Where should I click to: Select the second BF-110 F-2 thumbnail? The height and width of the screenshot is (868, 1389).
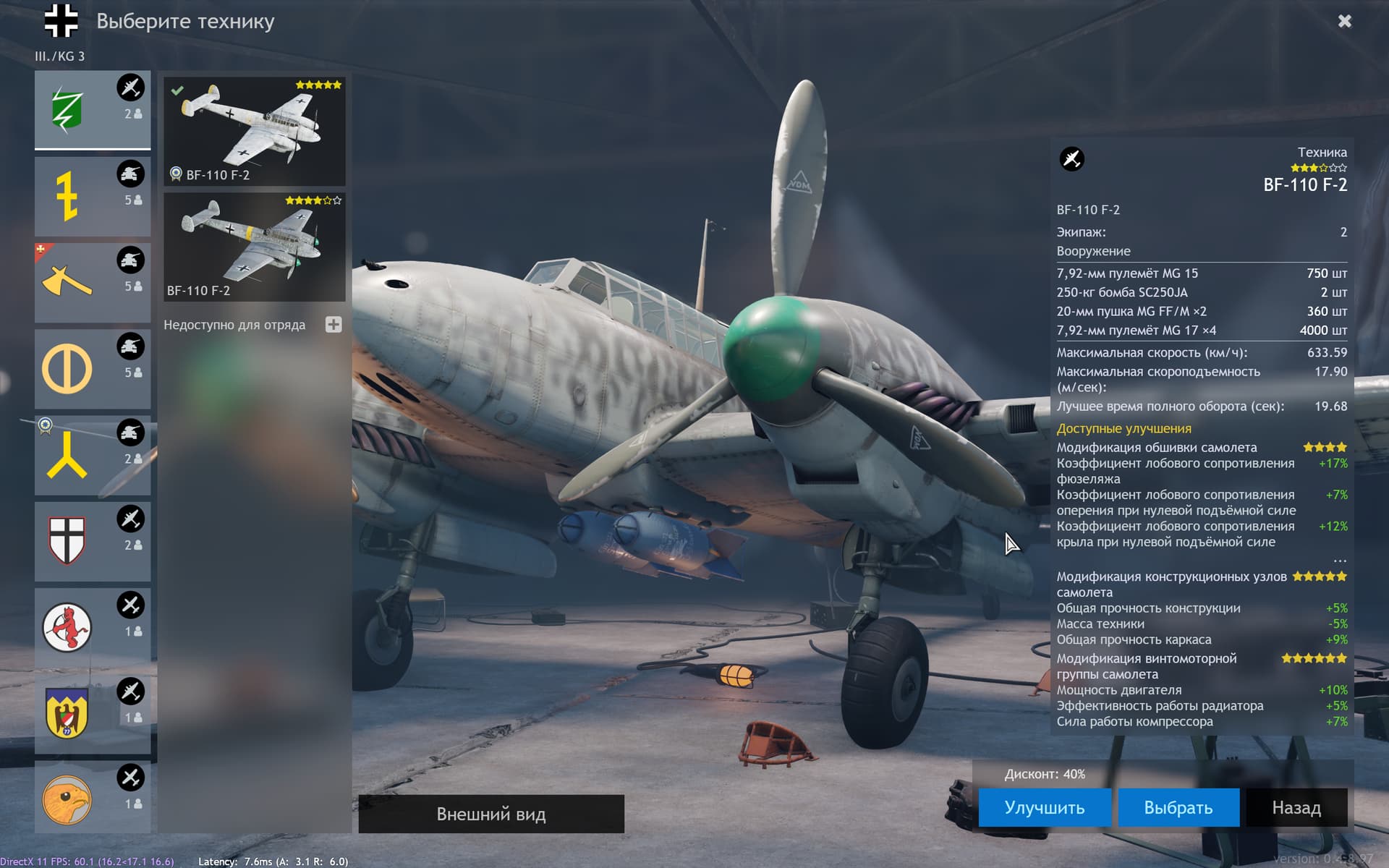(255, 246)
